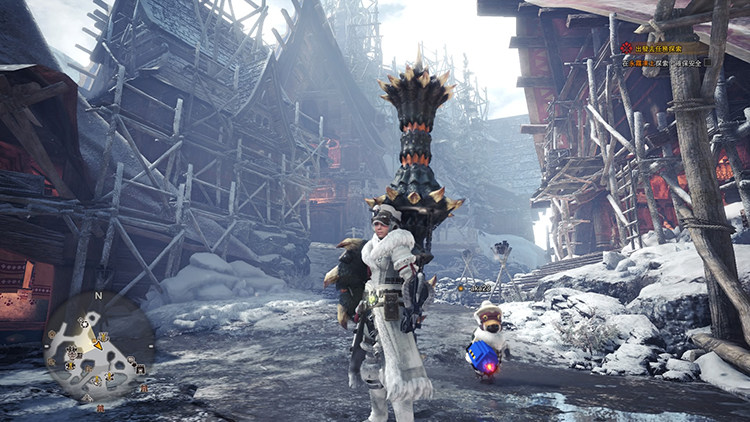Screen dimensions: 750x422
Task: Select the orange player arrow on minimap
Action: [98, 345]
